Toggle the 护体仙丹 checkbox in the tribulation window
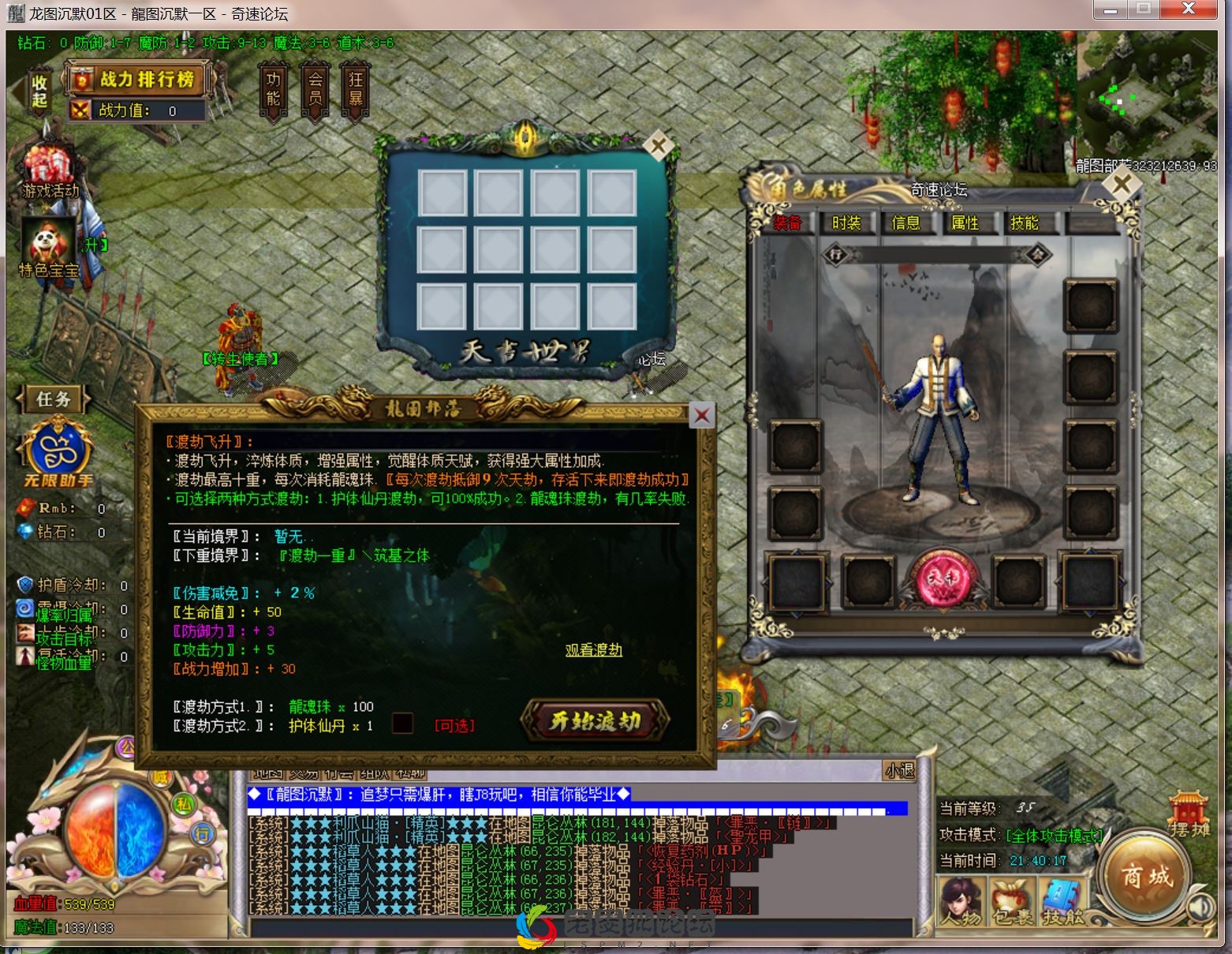This screenshot has width=1232, height=954. point(403,724)
